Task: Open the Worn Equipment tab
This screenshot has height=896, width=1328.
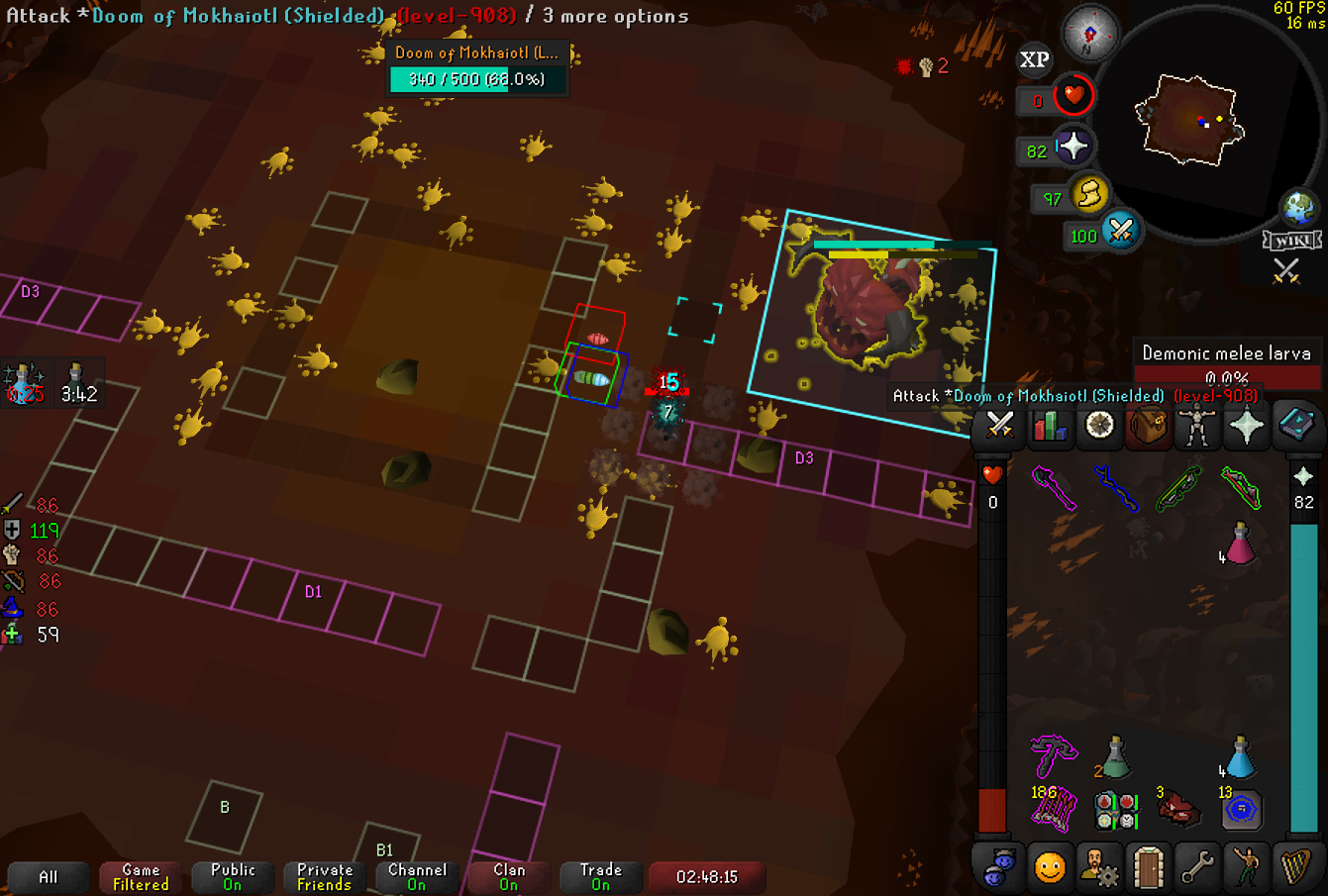Action: click(x=1196, y=426)
